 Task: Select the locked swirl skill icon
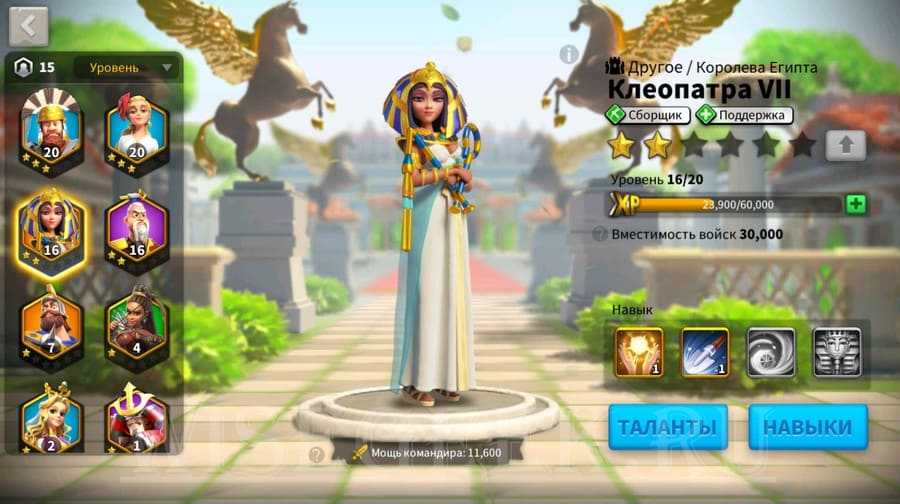771,352
